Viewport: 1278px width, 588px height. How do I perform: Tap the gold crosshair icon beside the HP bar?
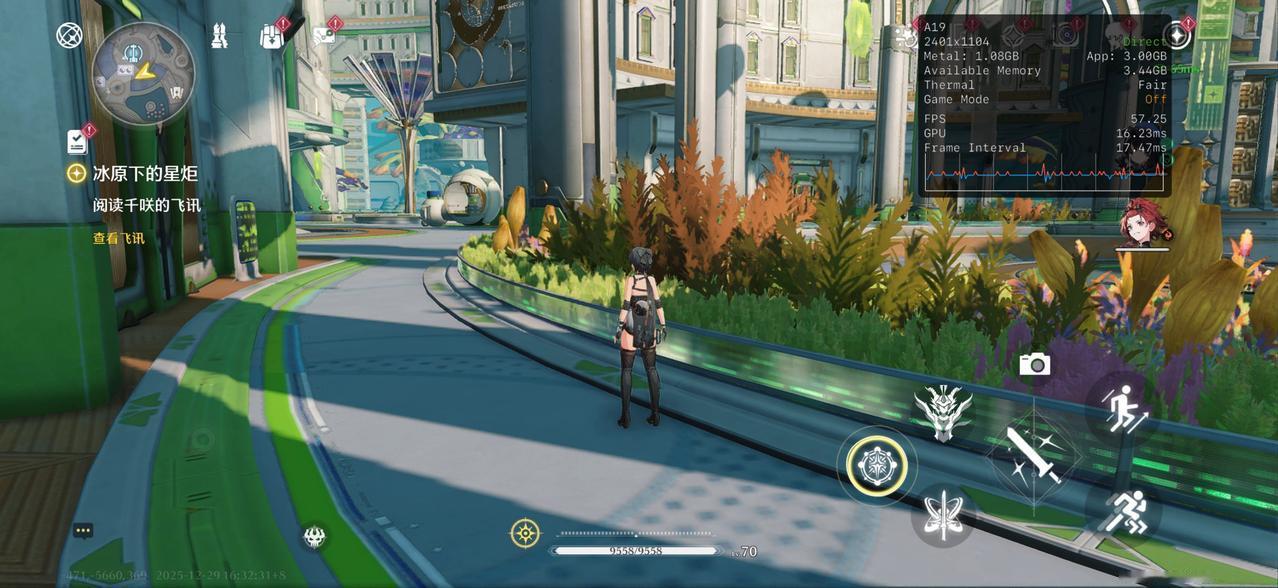tap(525, 533)
